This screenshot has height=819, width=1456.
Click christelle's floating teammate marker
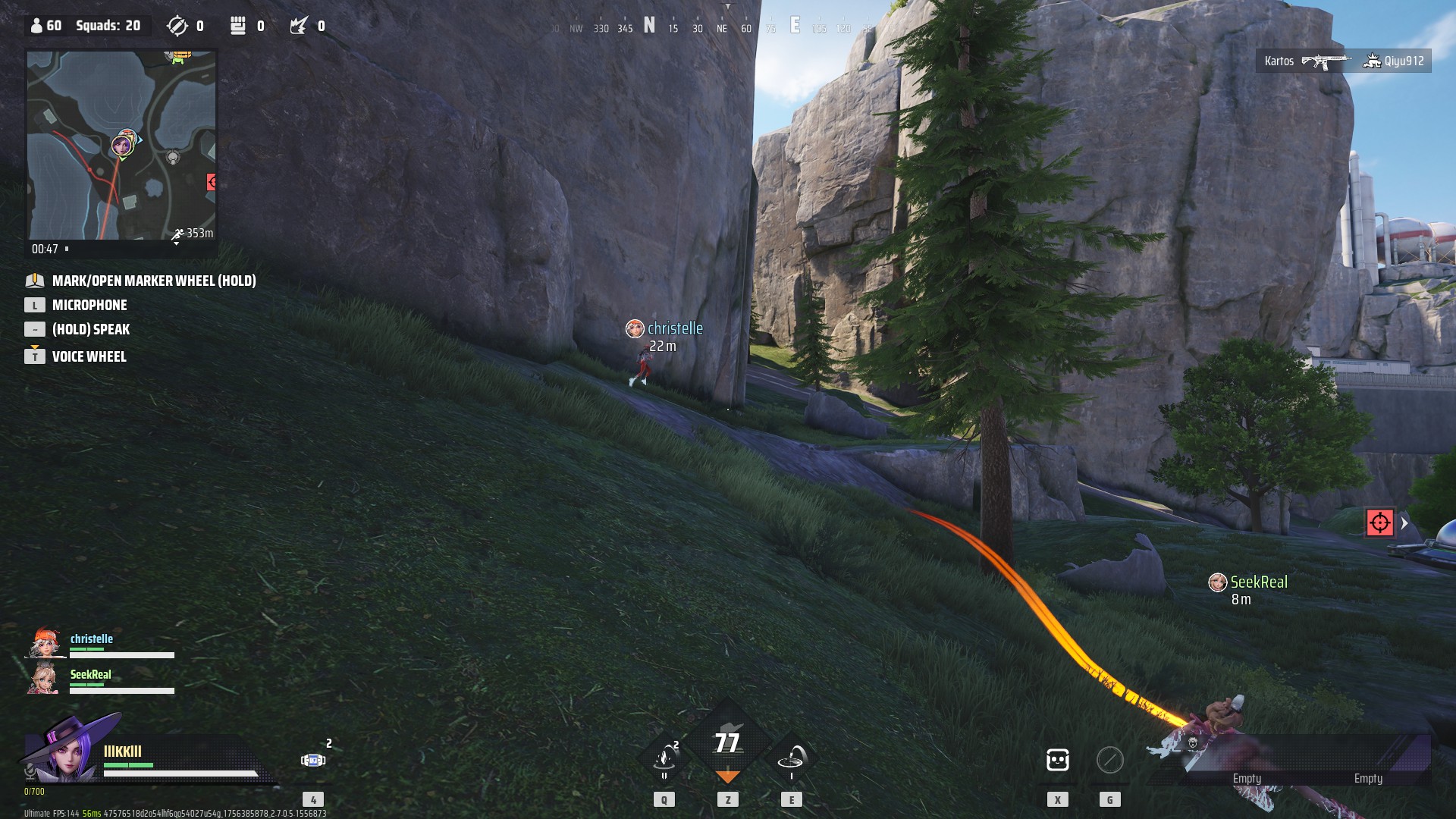pos(635,328)
